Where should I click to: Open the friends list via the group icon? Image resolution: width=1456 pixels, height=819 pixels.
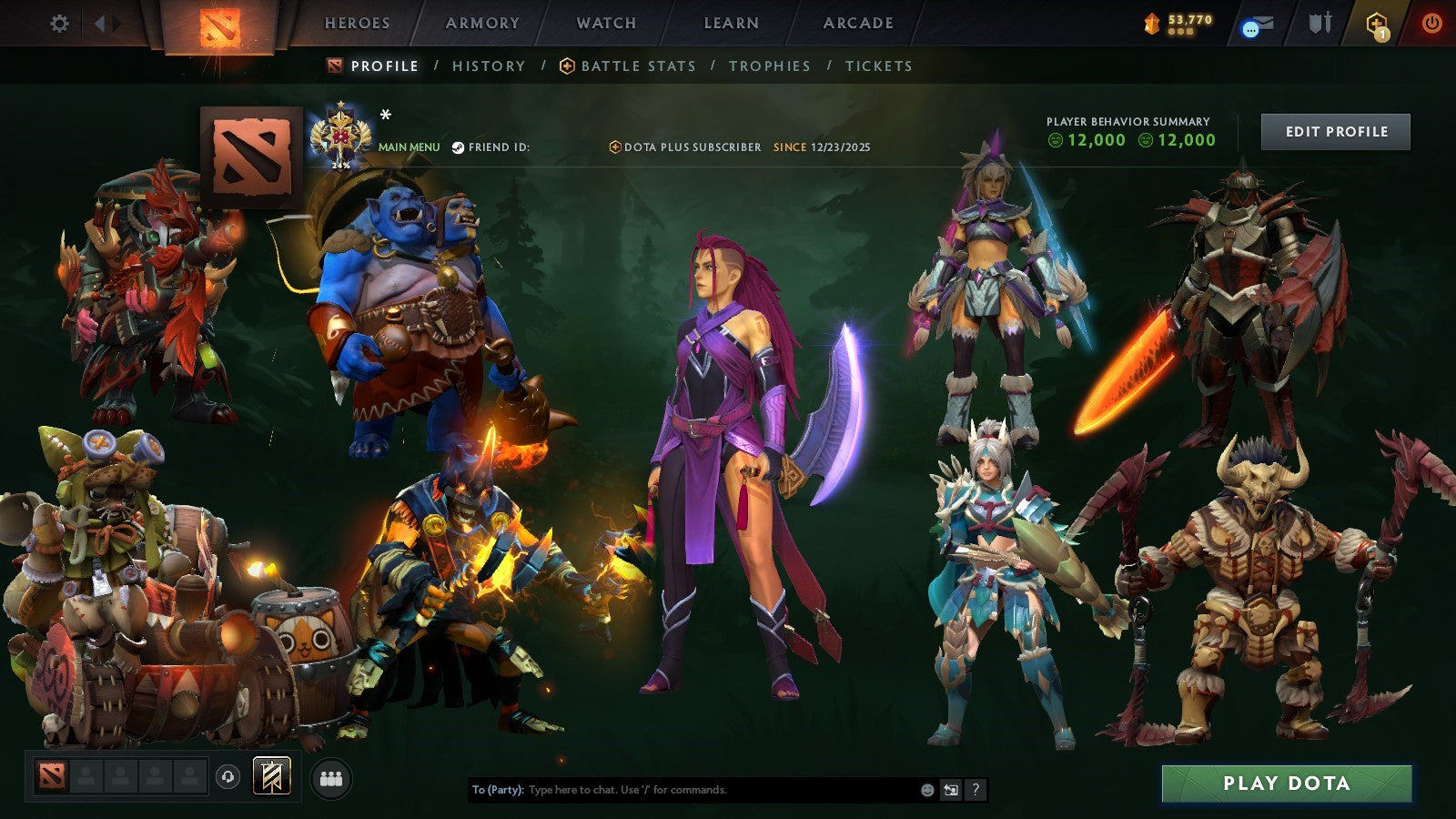coord(330,775)
